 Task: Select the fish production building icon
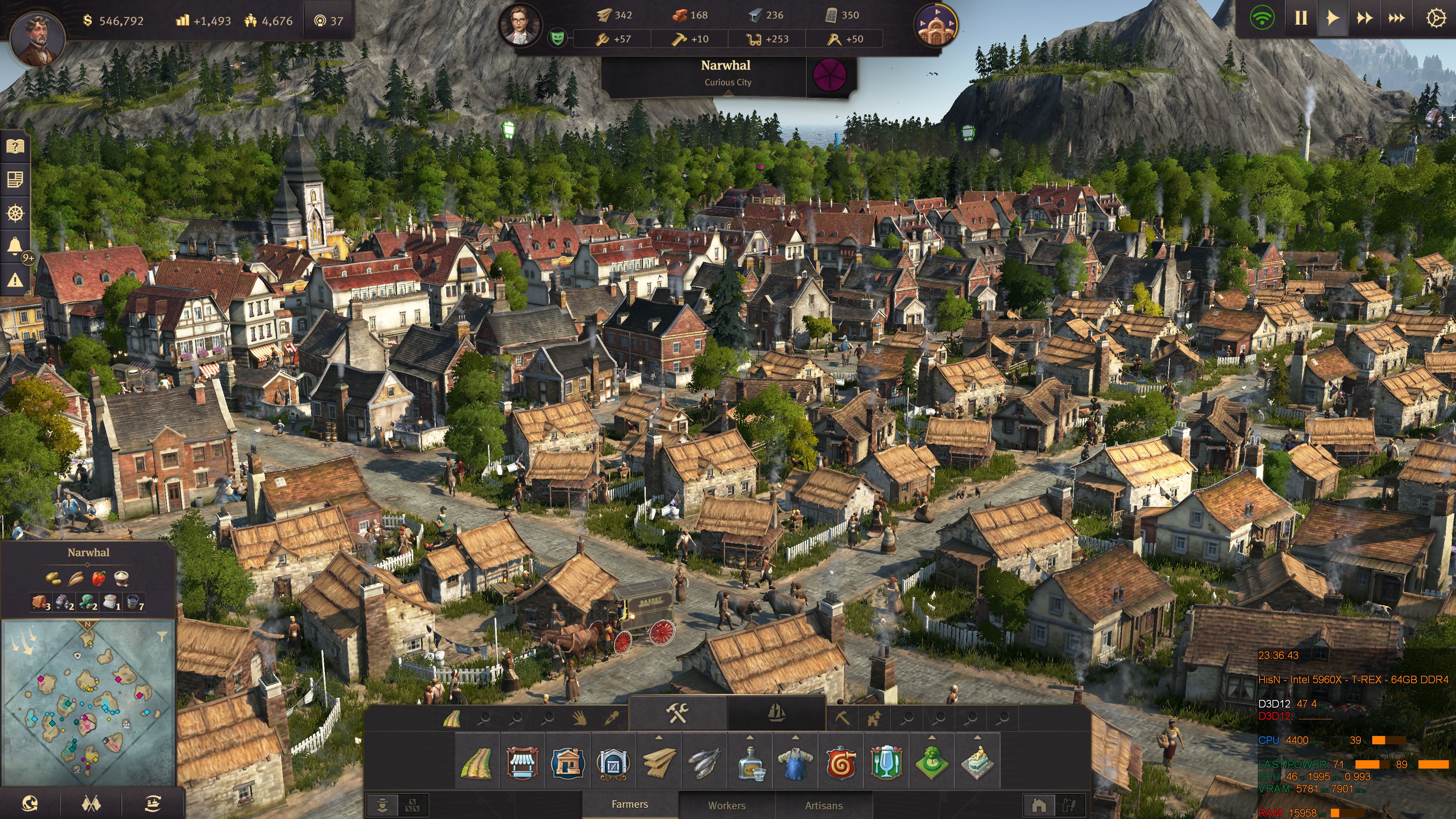704,763
